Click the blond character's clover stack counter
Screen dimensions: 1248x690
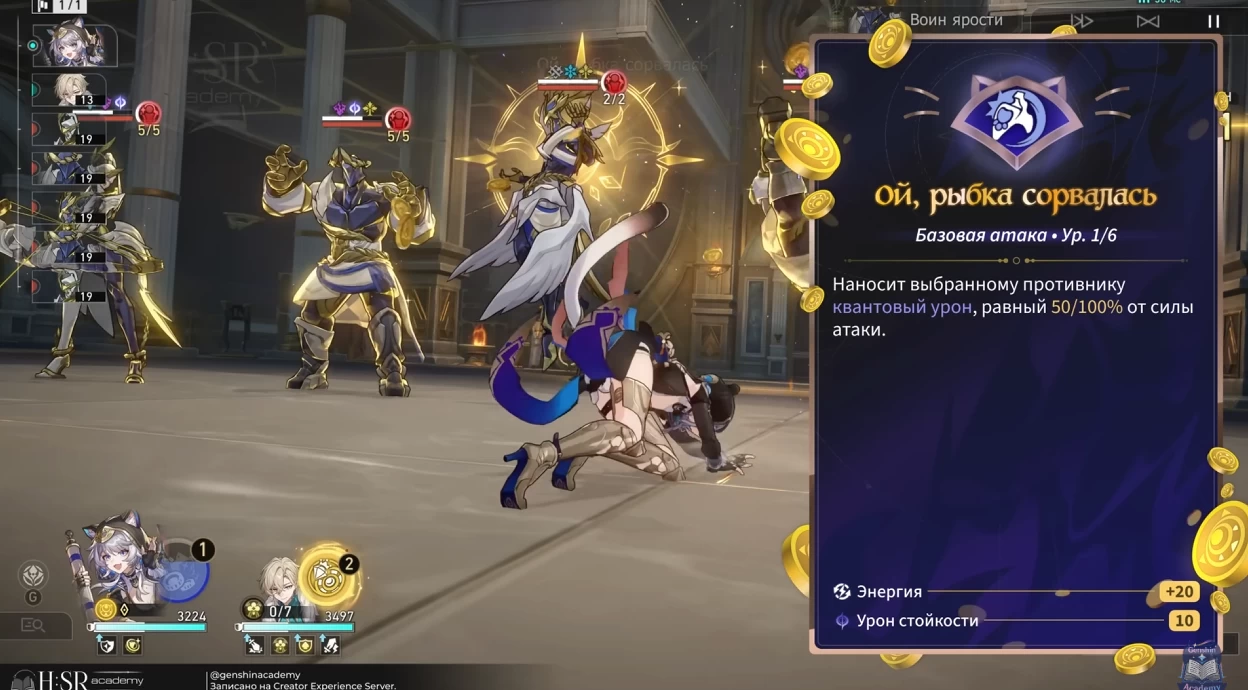253,610
